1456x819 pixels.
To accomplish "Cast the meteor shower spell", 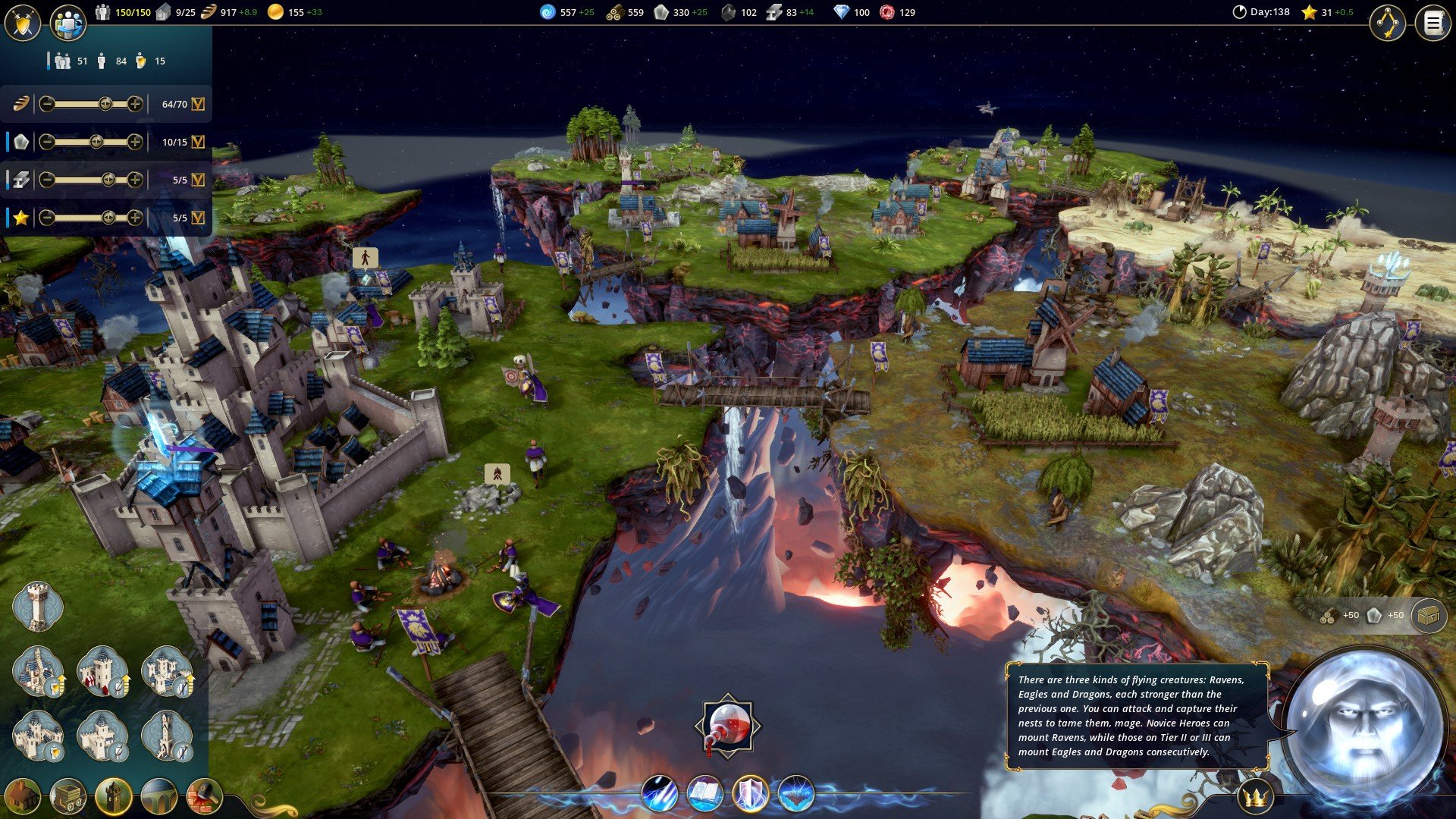I will 659,794.
